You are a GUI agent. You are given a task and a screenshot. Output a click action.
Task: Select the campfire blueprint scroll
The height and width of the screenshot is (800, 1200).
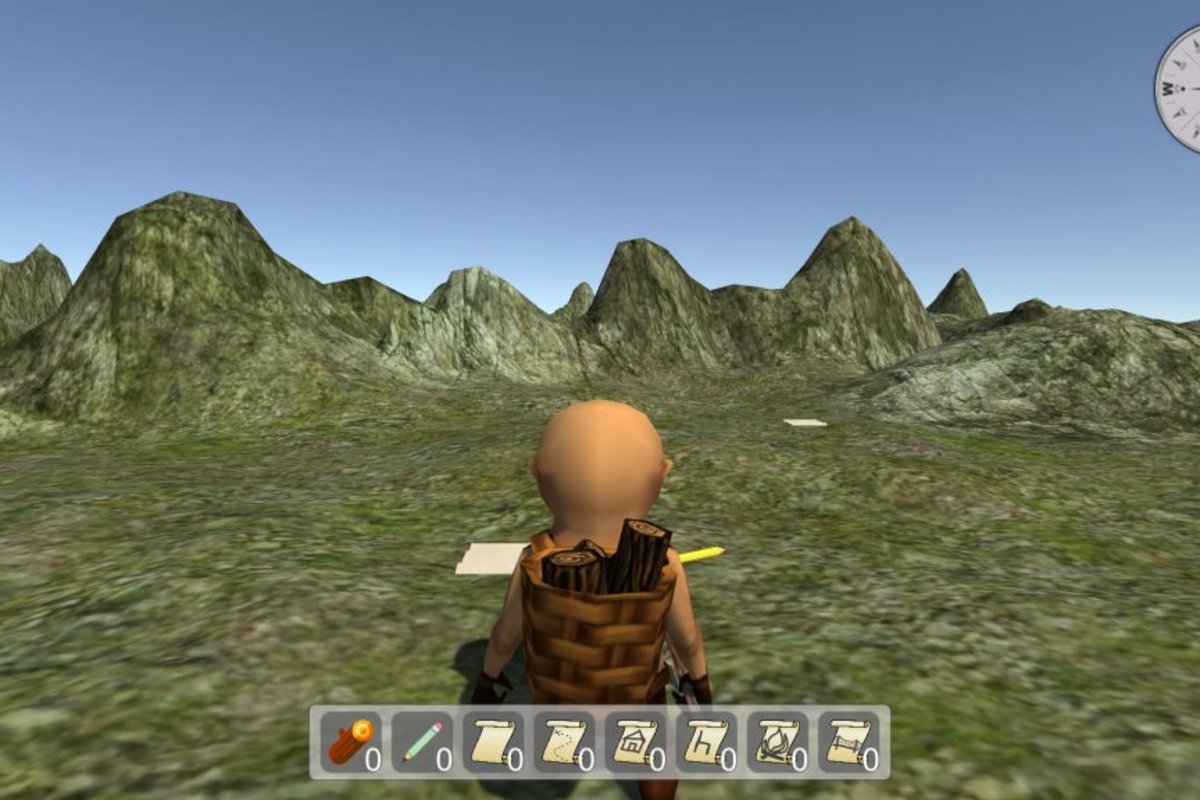tap(777, 743)
